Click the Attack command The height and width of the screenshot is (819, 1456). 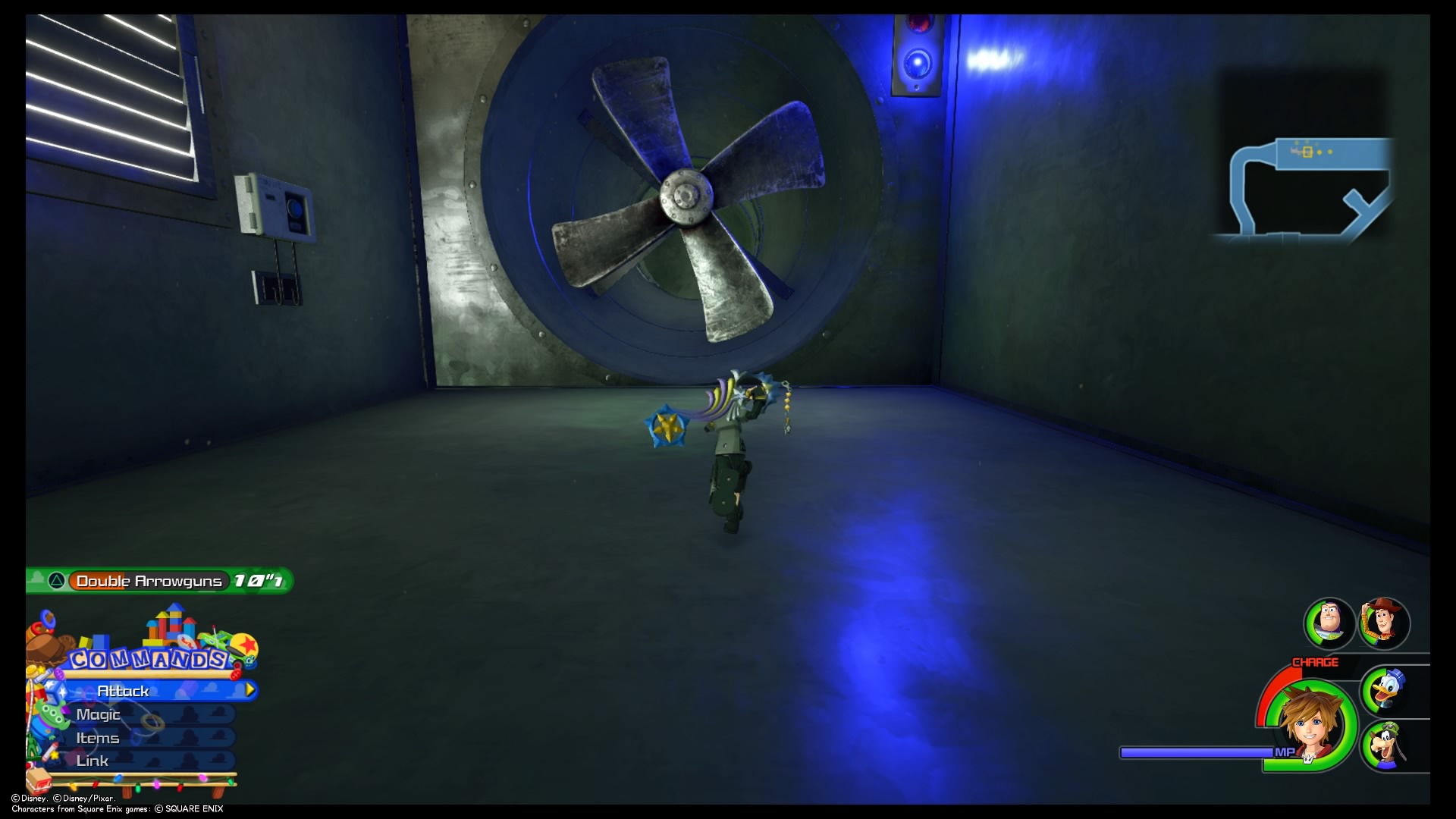coord(122,691)
